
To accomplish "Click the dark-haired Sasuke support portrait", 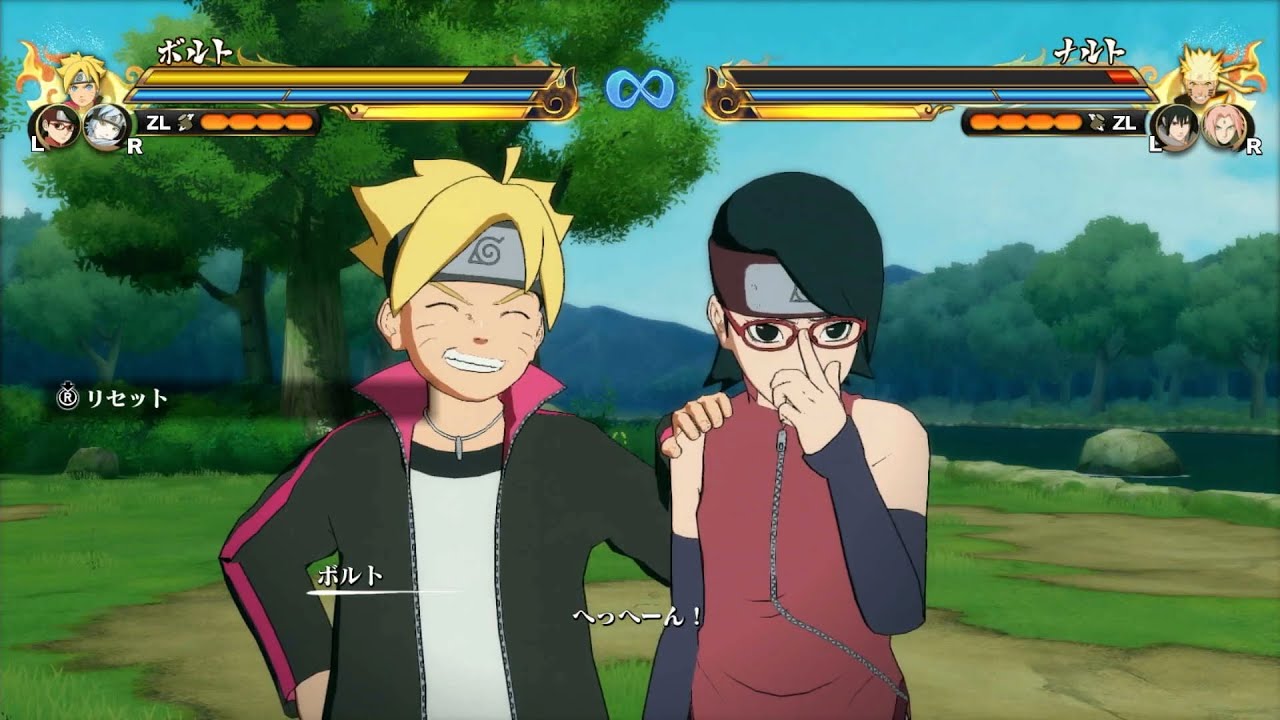I will coord(1176,126).
